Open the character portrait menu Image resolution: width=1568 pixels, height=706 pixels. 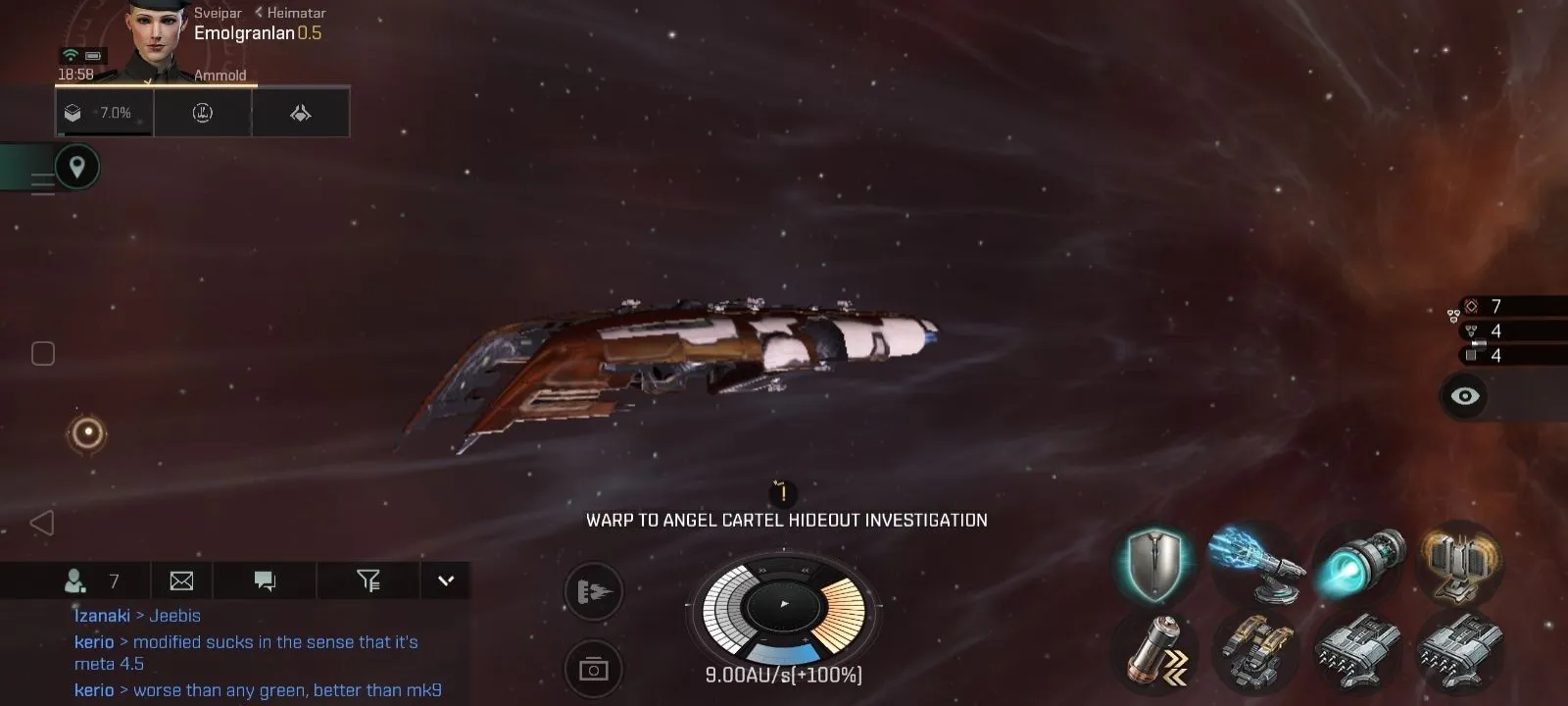(x=157, y=39)
